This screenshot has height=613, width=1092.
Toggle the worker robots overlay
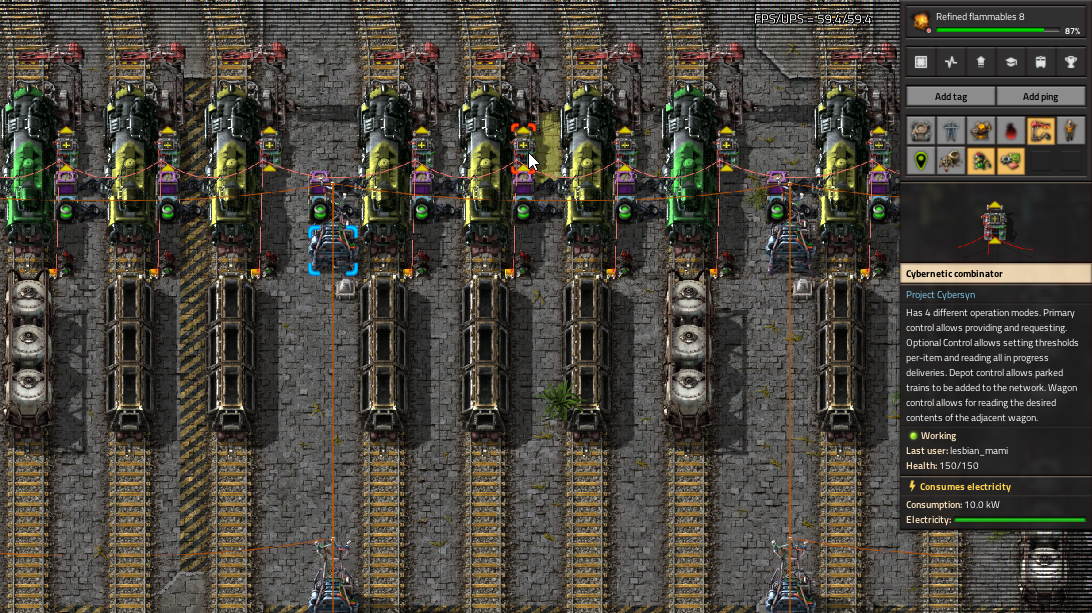pyautogui.click(x=951, y=160)
